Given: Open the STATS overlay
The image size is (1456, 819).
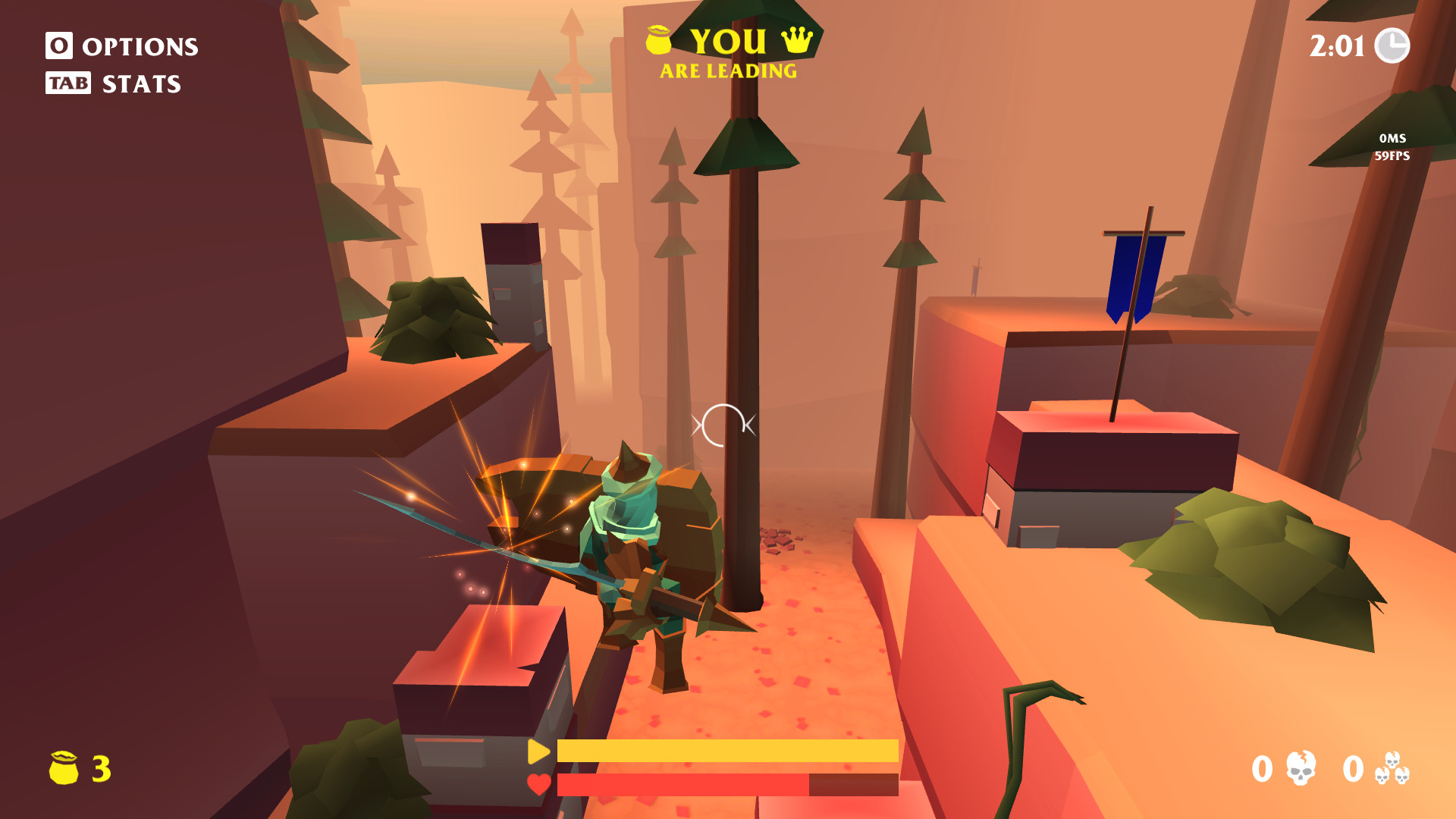Looking at the screenshot, I should (x=140, y=83).
